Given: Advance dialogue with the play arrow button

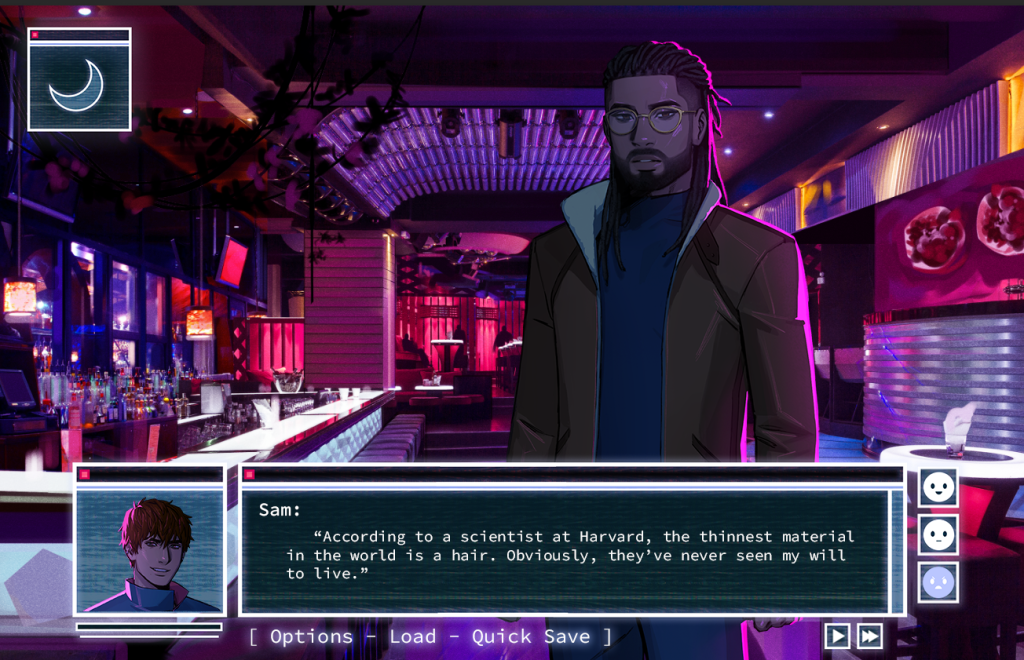Looking at the screenshot, I should (837, 636).
